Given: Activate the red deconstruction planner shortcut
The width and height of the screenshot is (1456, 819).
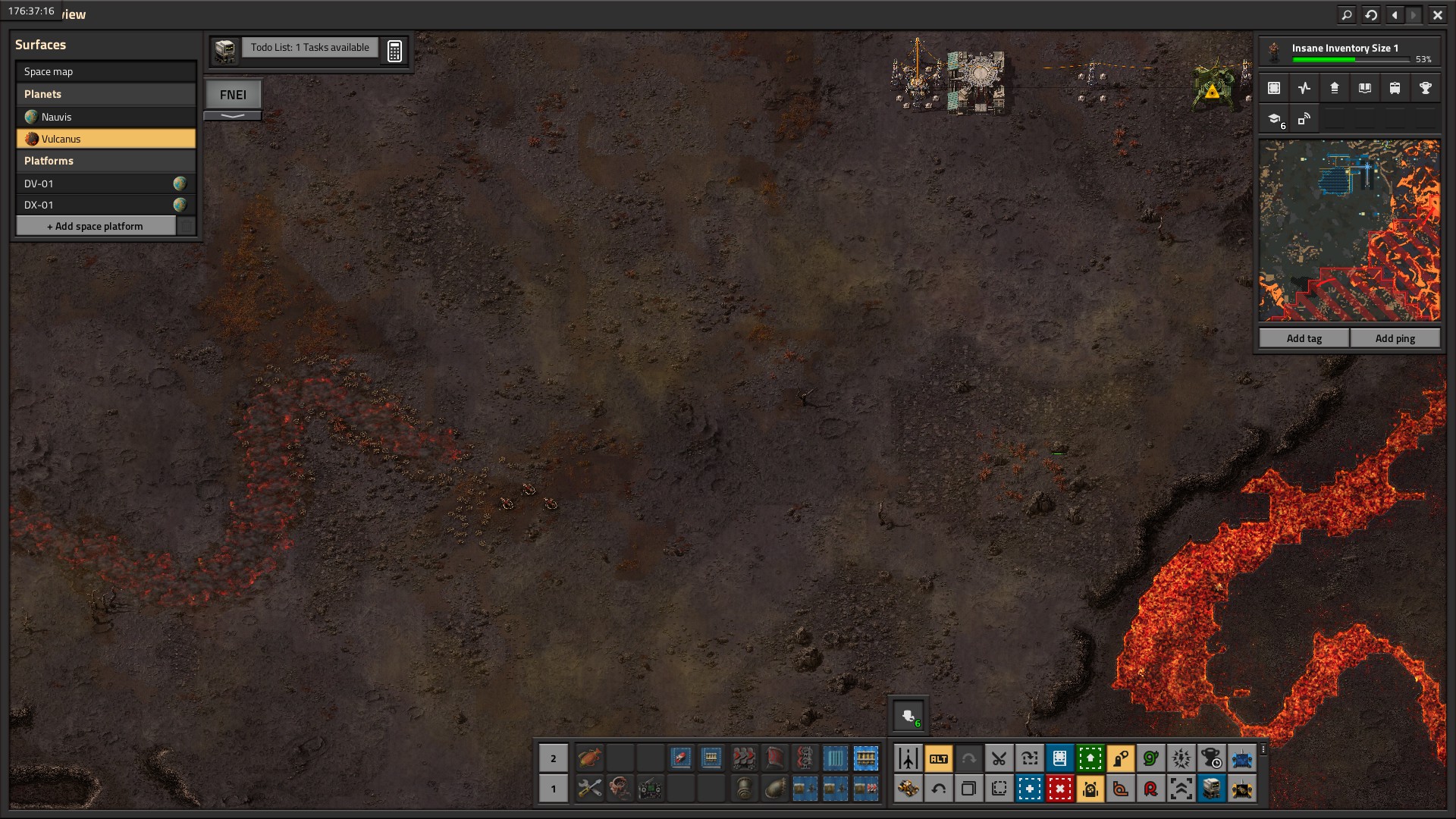Looking at the screenshot, I should click(x=1059, y=789).
